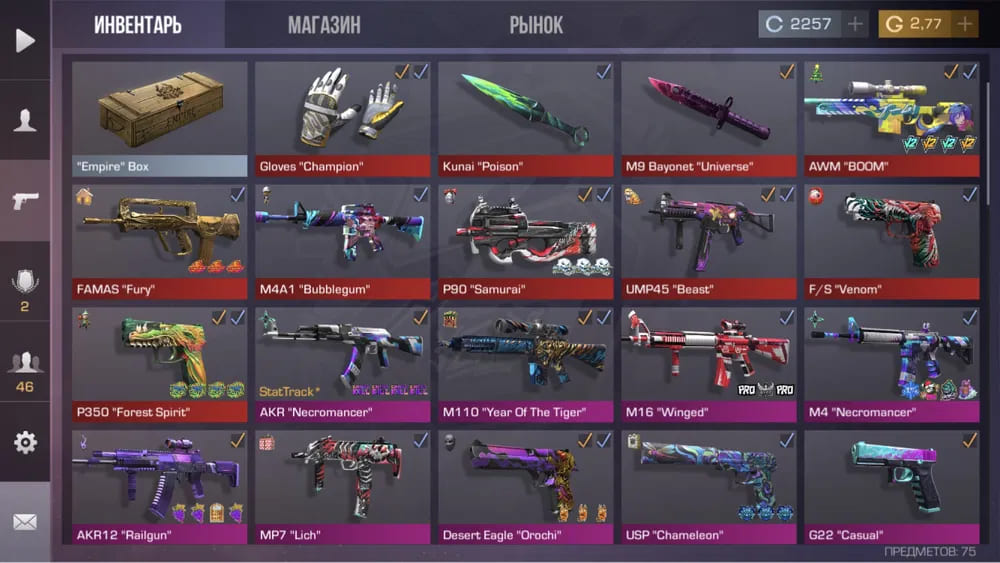Screen dimensions: 1000x563
Task: Select the AWM "BOOM" sniper rifle
Action: coord(892,118)
